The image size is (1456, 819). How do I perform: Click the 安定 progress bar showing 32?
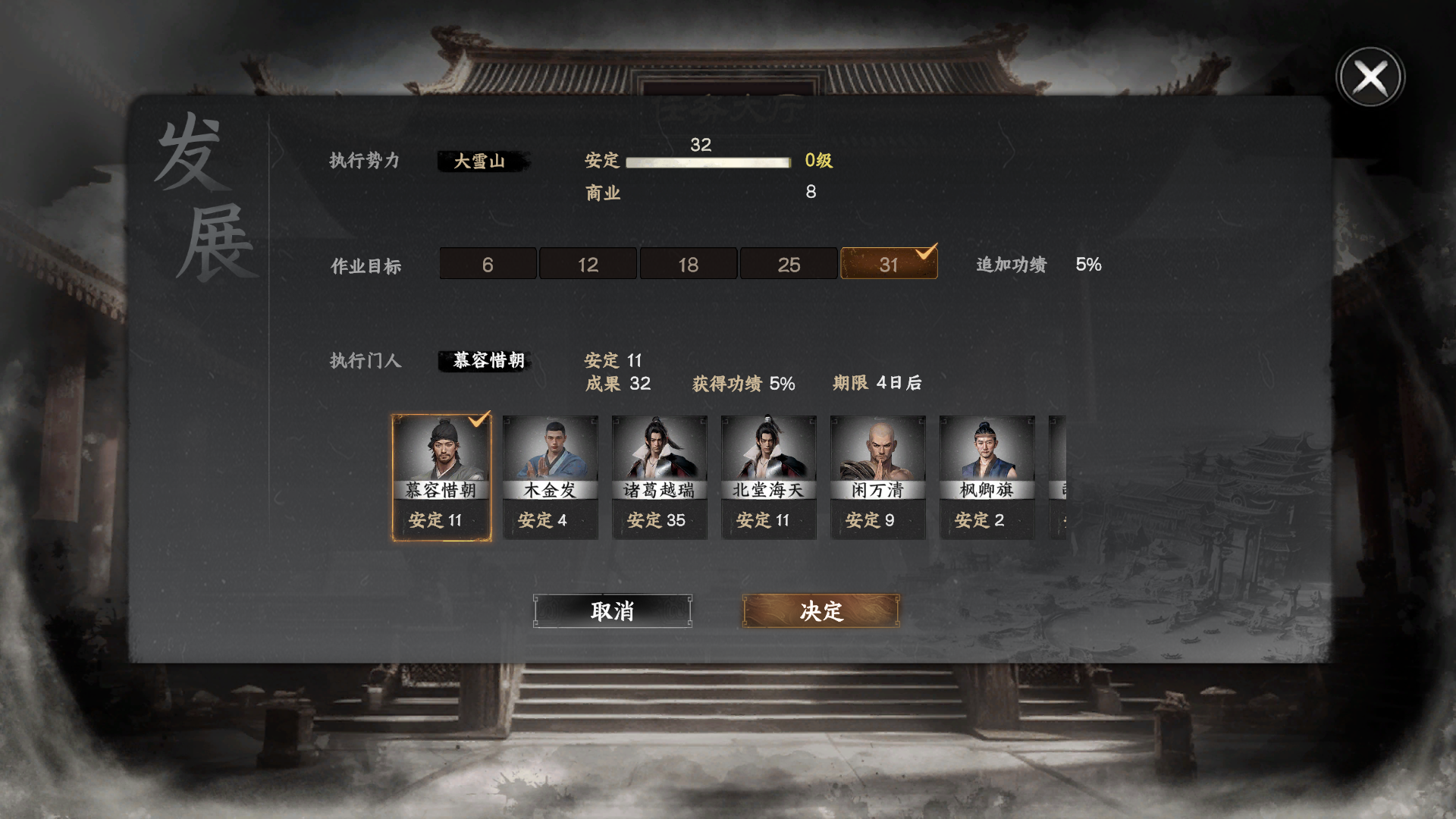pyautogui.click(x=707, y=162)
